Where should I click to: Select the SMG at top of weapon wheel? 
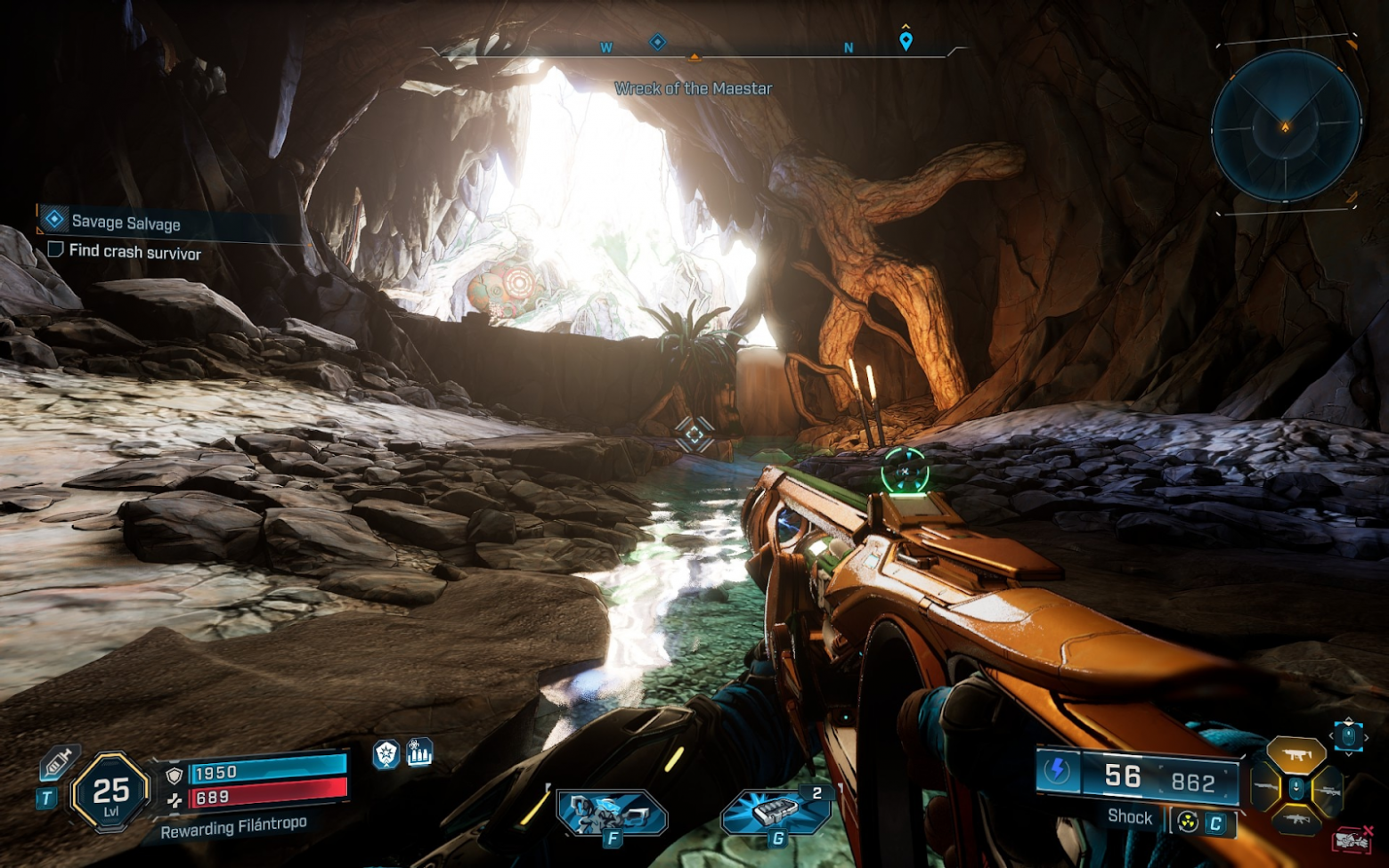click(x=1296, y=754)
